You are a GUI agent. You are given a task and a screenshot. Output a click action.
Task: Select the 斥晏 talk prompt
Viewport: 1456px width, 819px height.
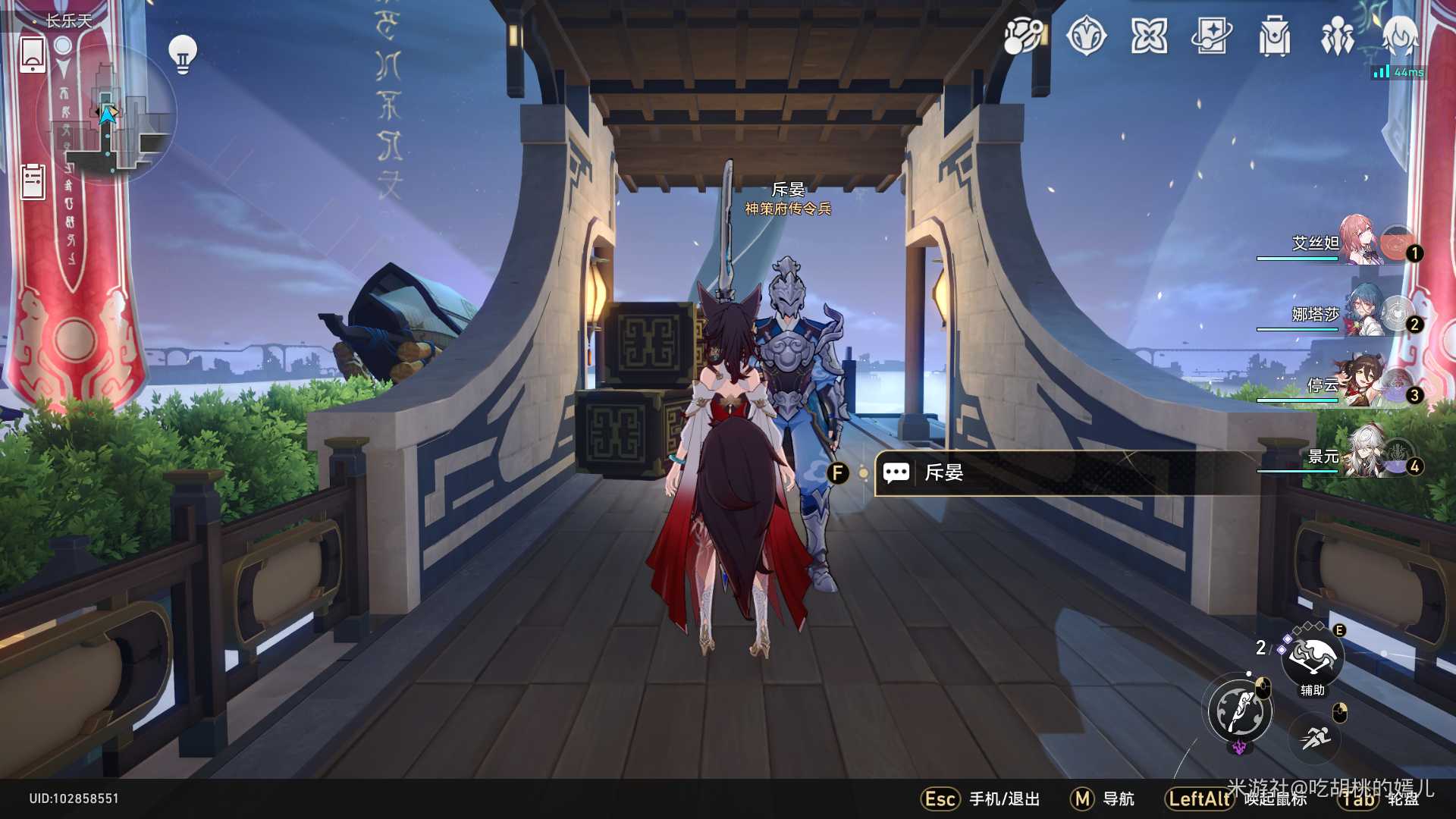coord(1062,473)
